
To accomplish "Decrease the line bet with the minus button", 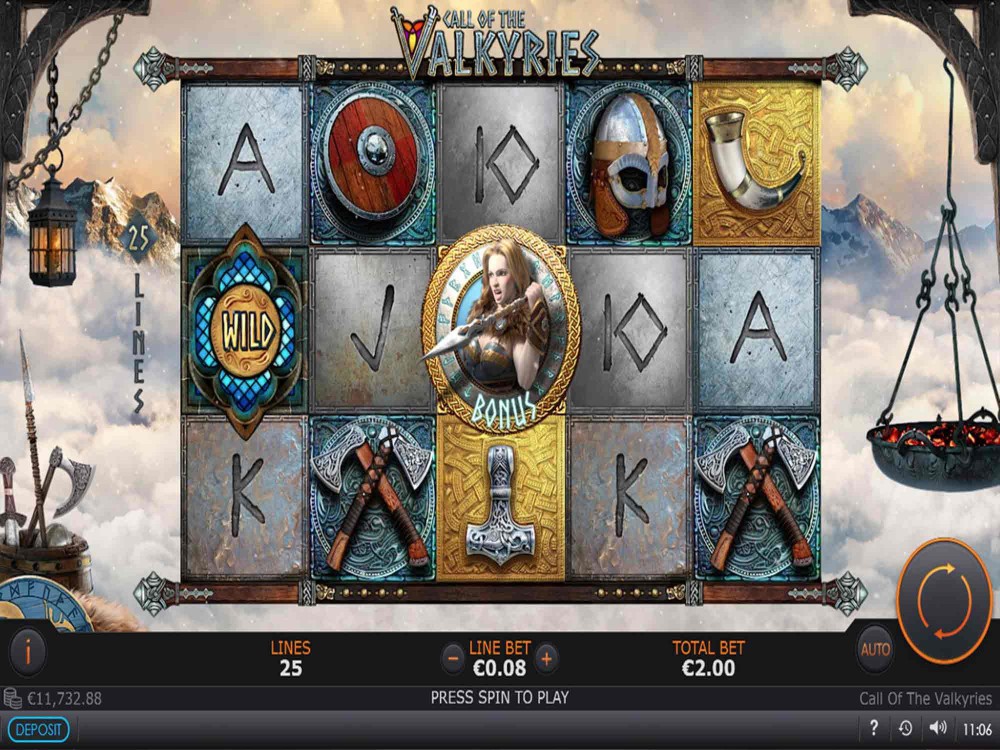I will pos(454,658).
